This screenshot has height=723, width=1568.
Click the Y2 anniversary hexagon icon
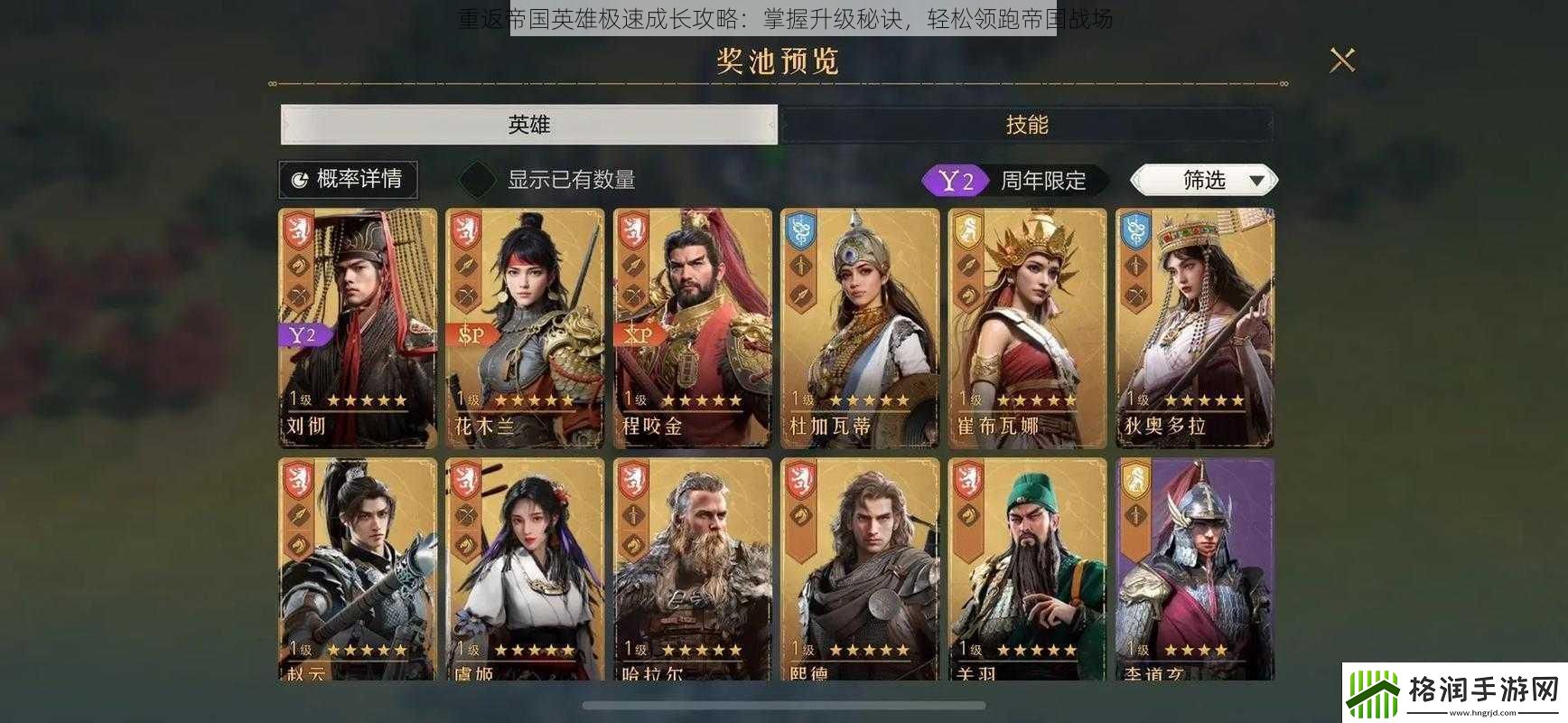(955, 181)
